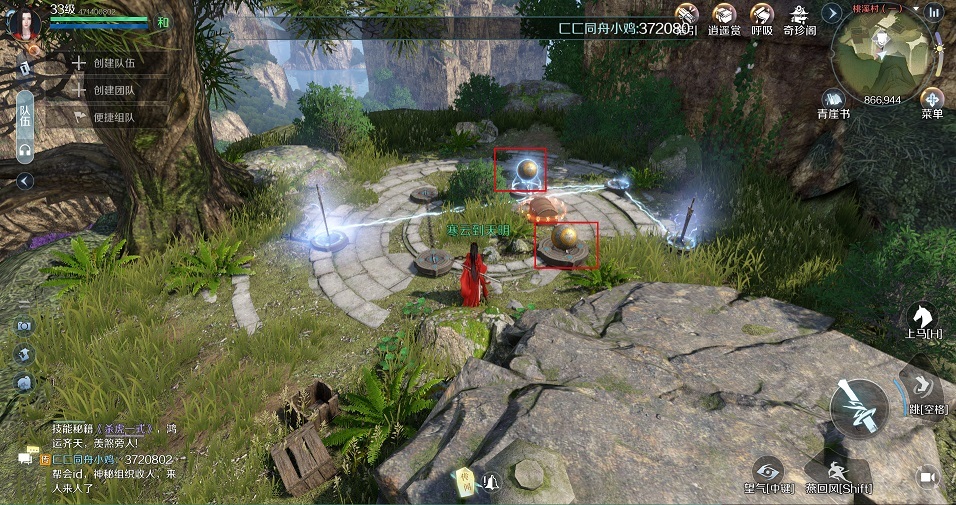Viewport: 956px width, 505px height.
Task: Open the chat message box
Action: [25, 458]
